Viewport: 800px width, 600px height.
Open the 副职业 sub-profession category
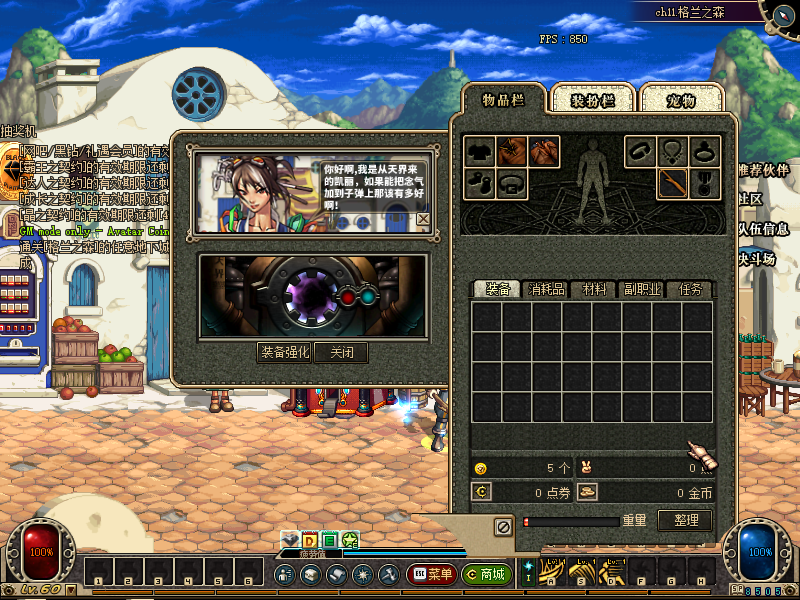pos(641,289)
